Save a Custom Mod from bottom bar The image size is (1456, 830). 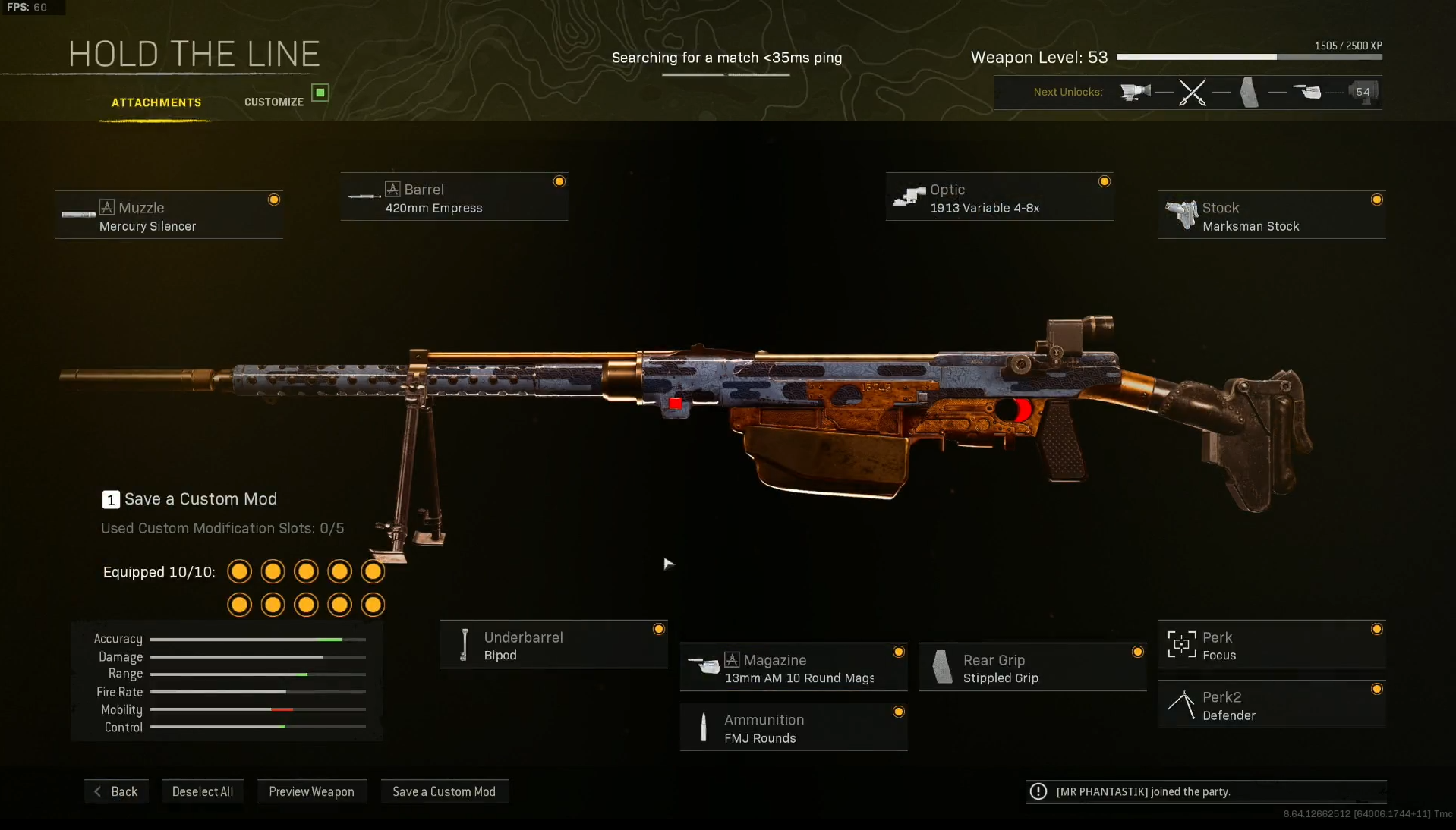(444, 791)
